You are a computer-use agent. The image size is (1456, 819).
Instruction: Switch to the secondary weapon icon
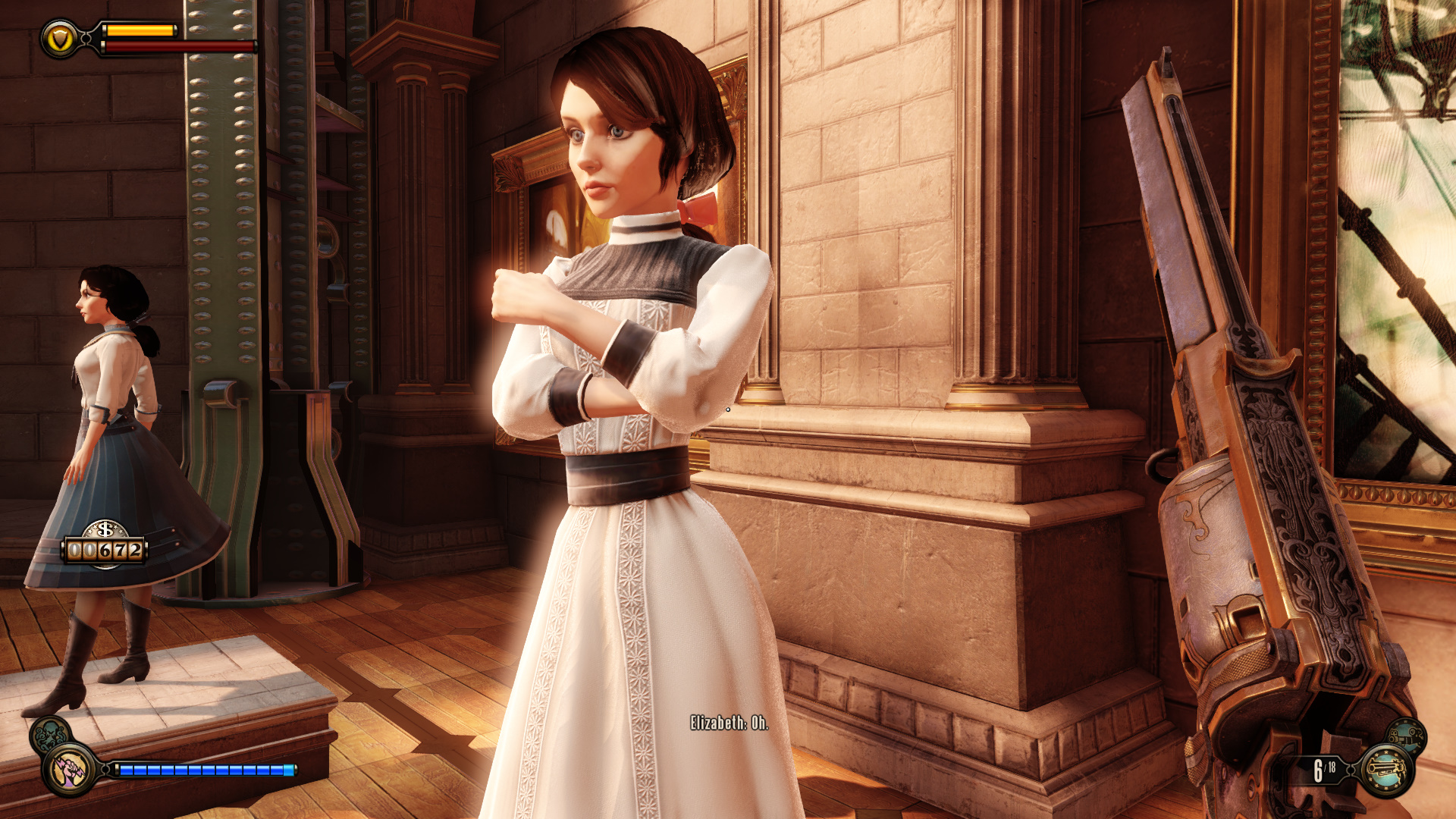point(1407,736)
